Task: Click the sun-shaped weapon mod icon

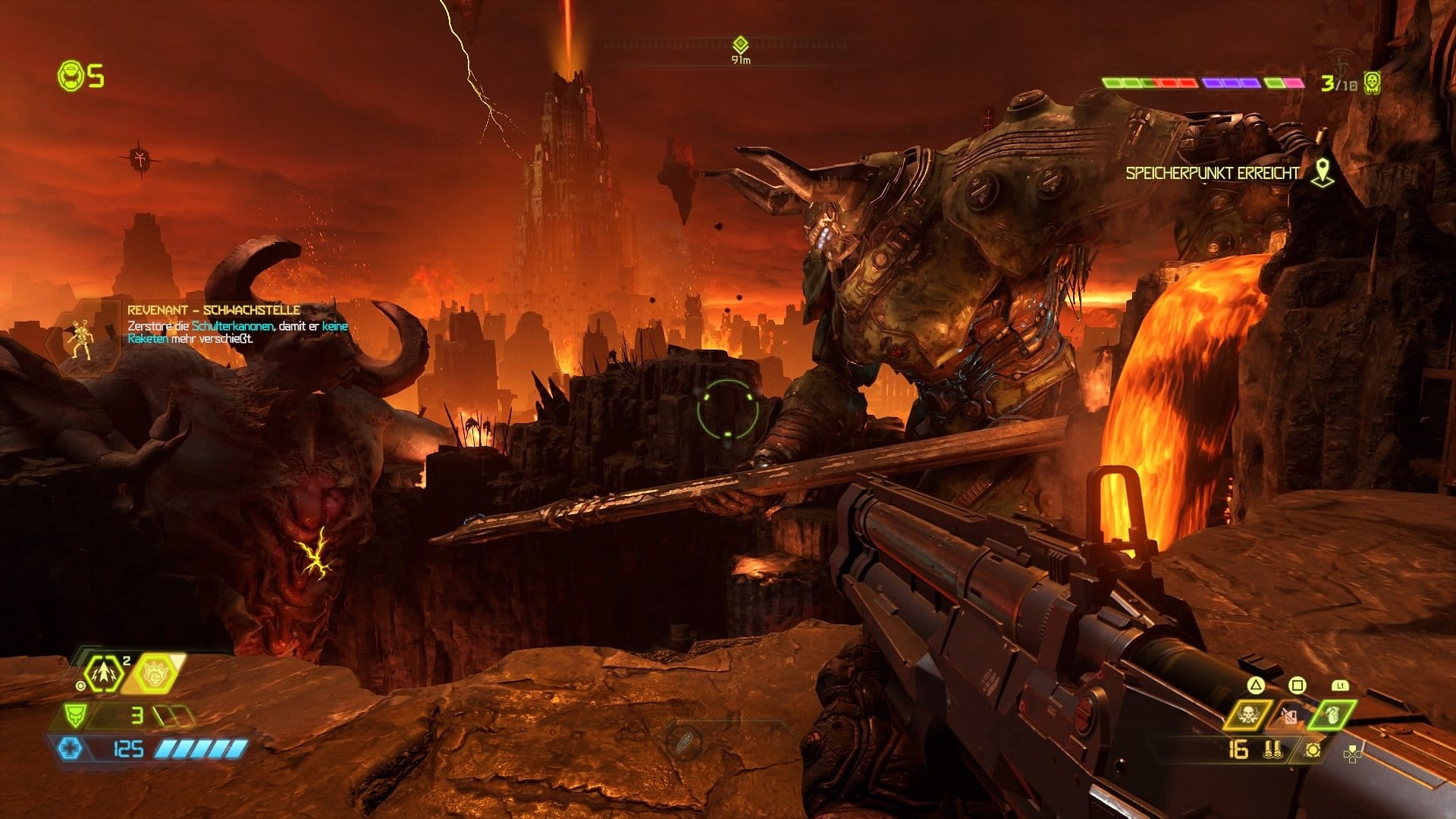Action: 1313,749
